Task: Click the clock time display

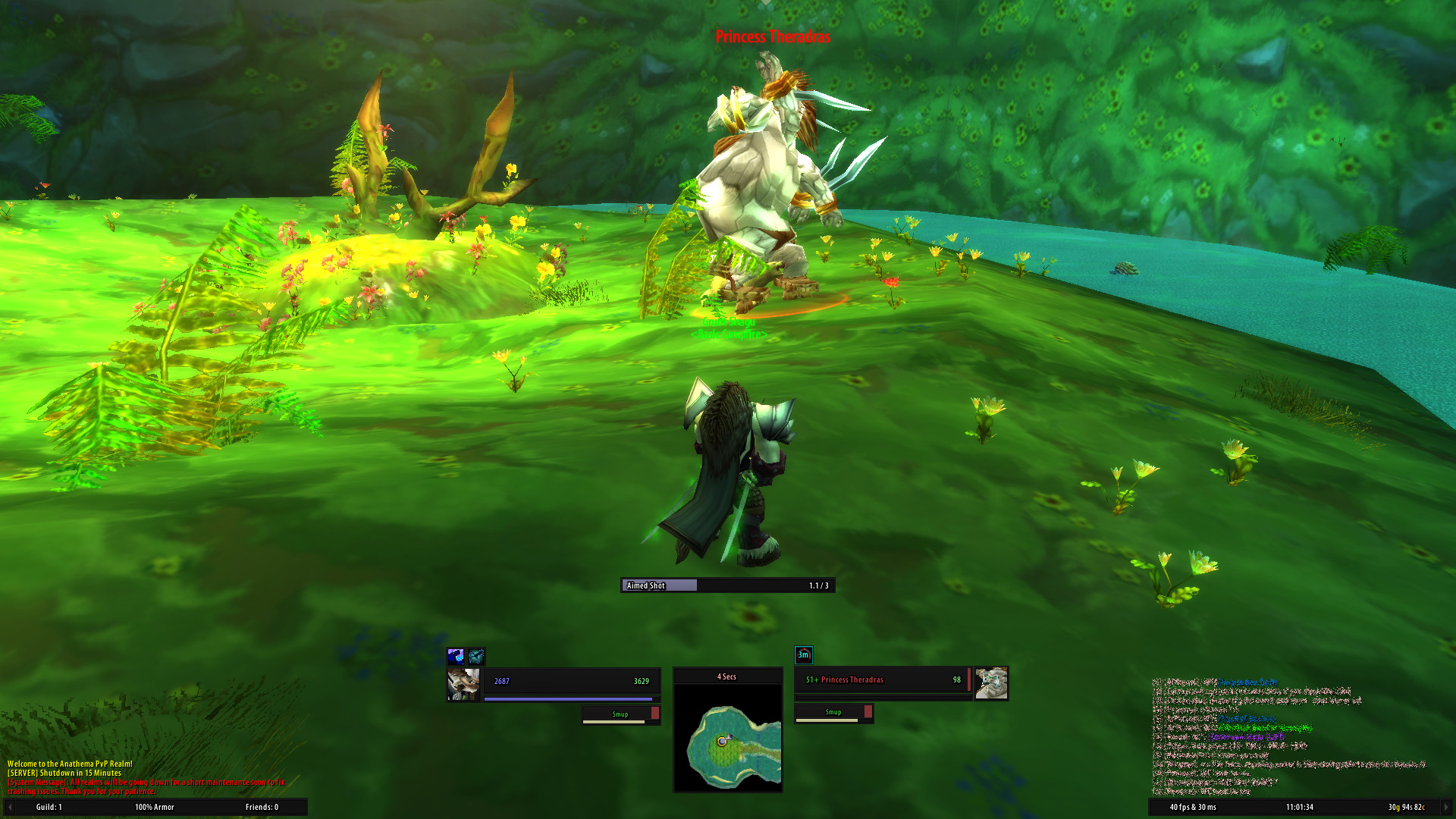Action: [x=1299, y=807]
